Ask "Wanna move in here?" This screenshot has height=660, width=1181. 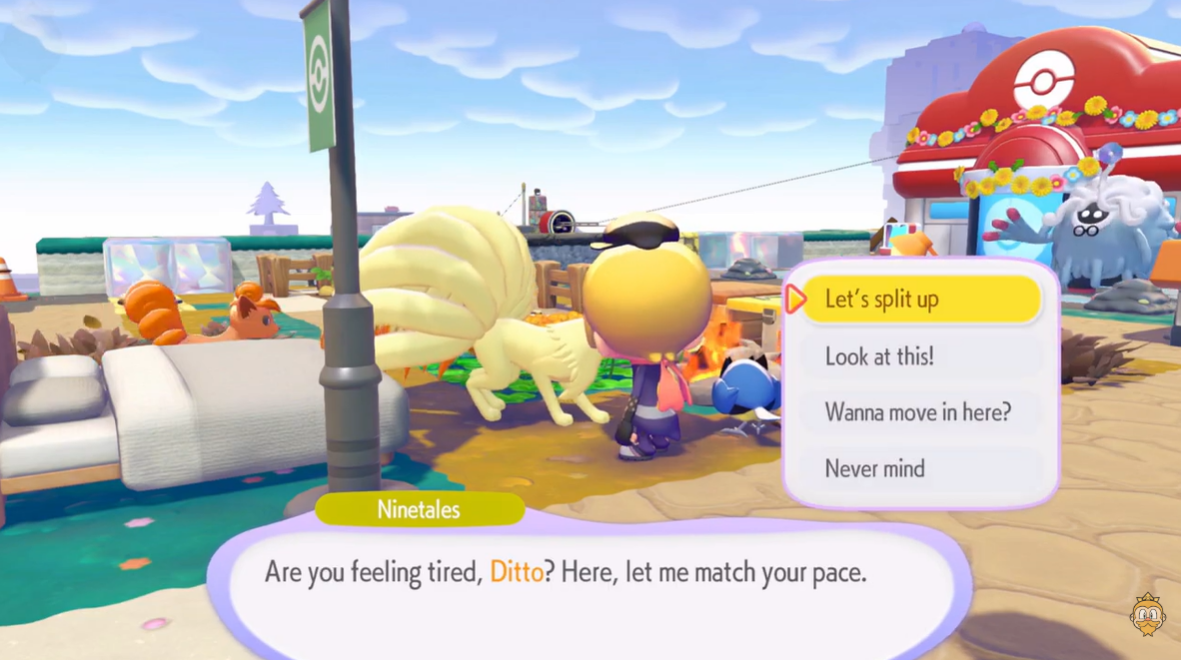point(920,412)
